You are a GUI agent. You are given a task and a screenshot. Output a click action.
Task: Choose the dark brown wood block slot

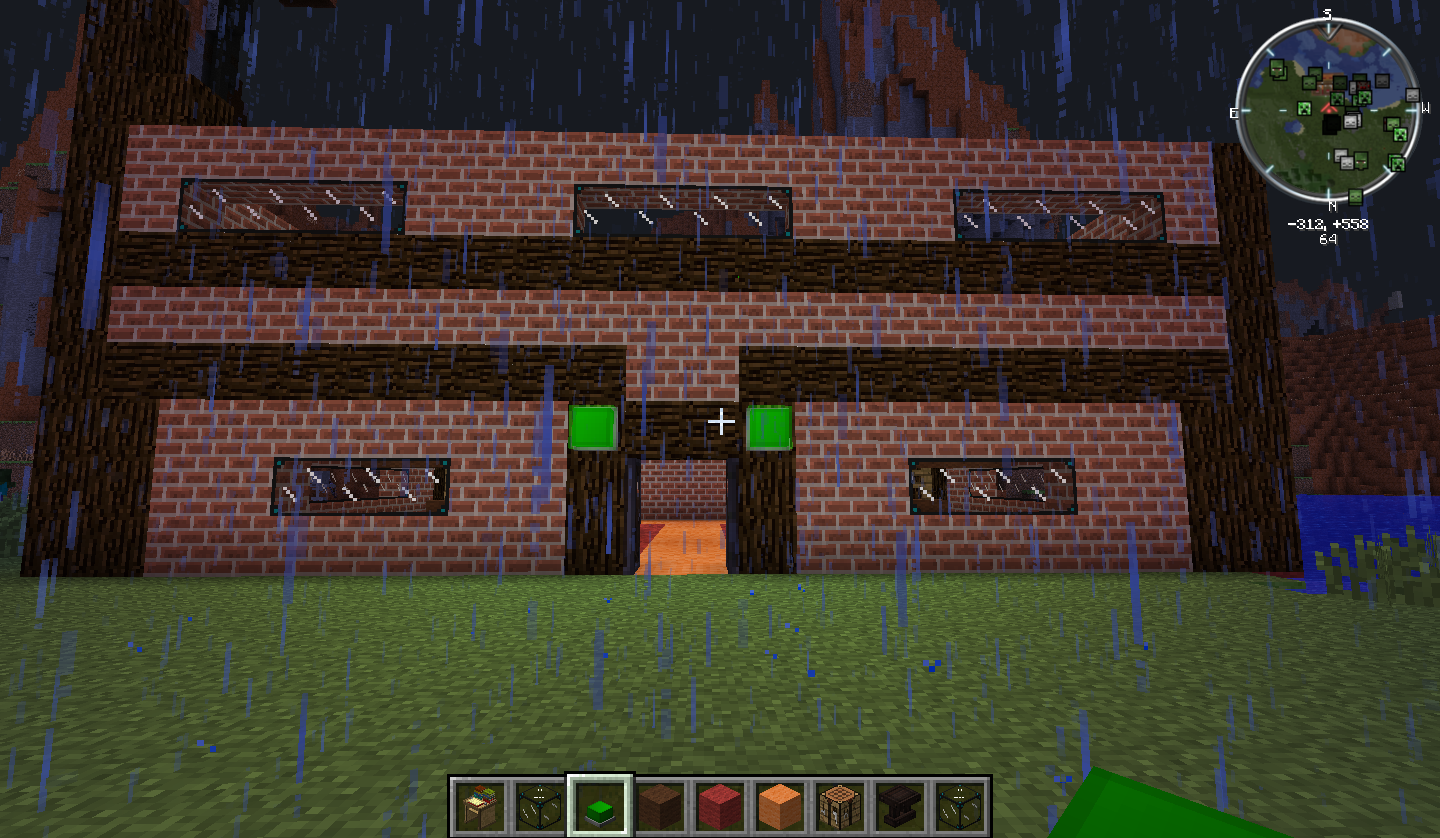pyautogui.click(x=660, y=805)
